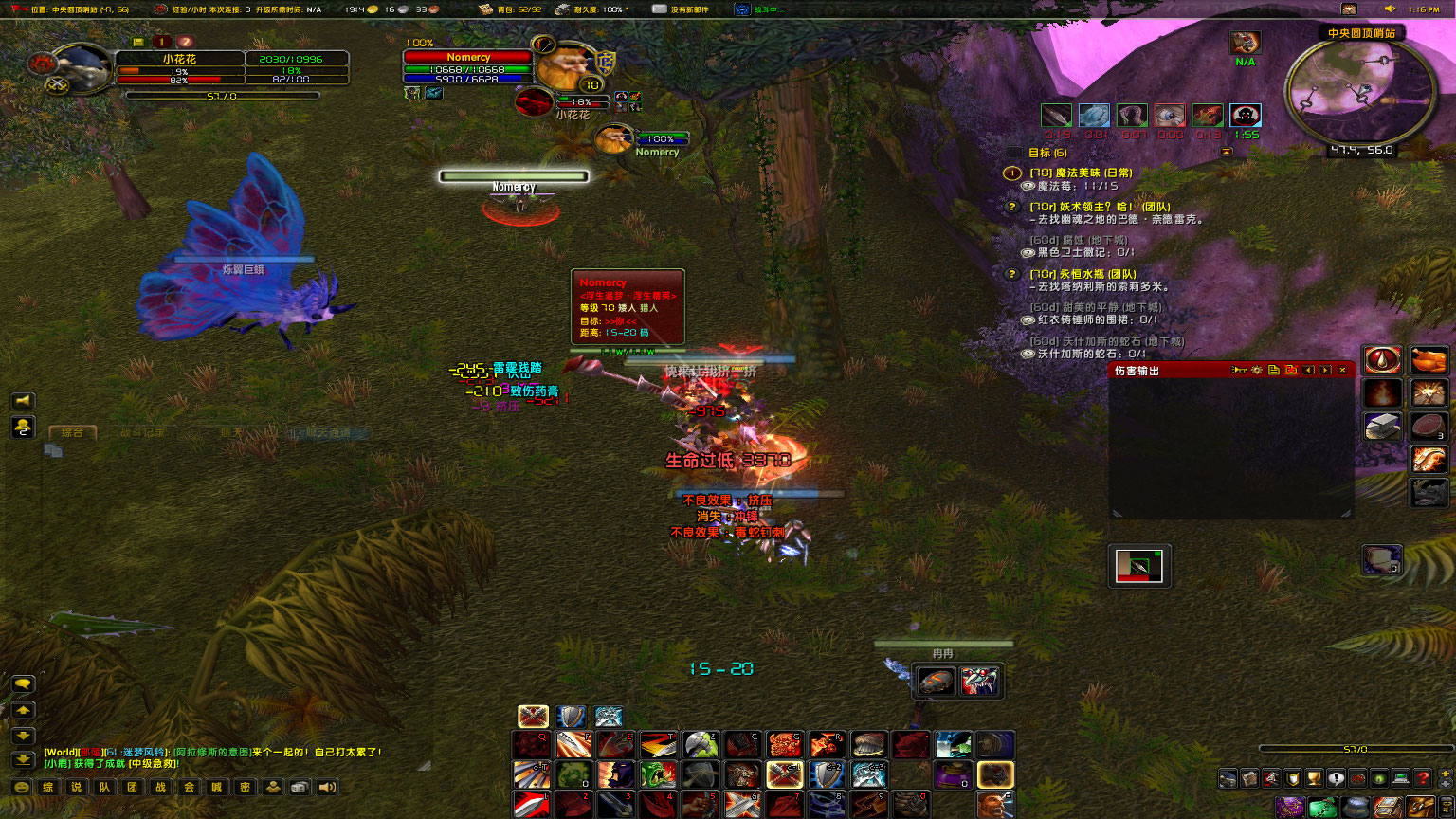Open the chat emote smiley icon
Screen dimensions: 1456x819
22,787
